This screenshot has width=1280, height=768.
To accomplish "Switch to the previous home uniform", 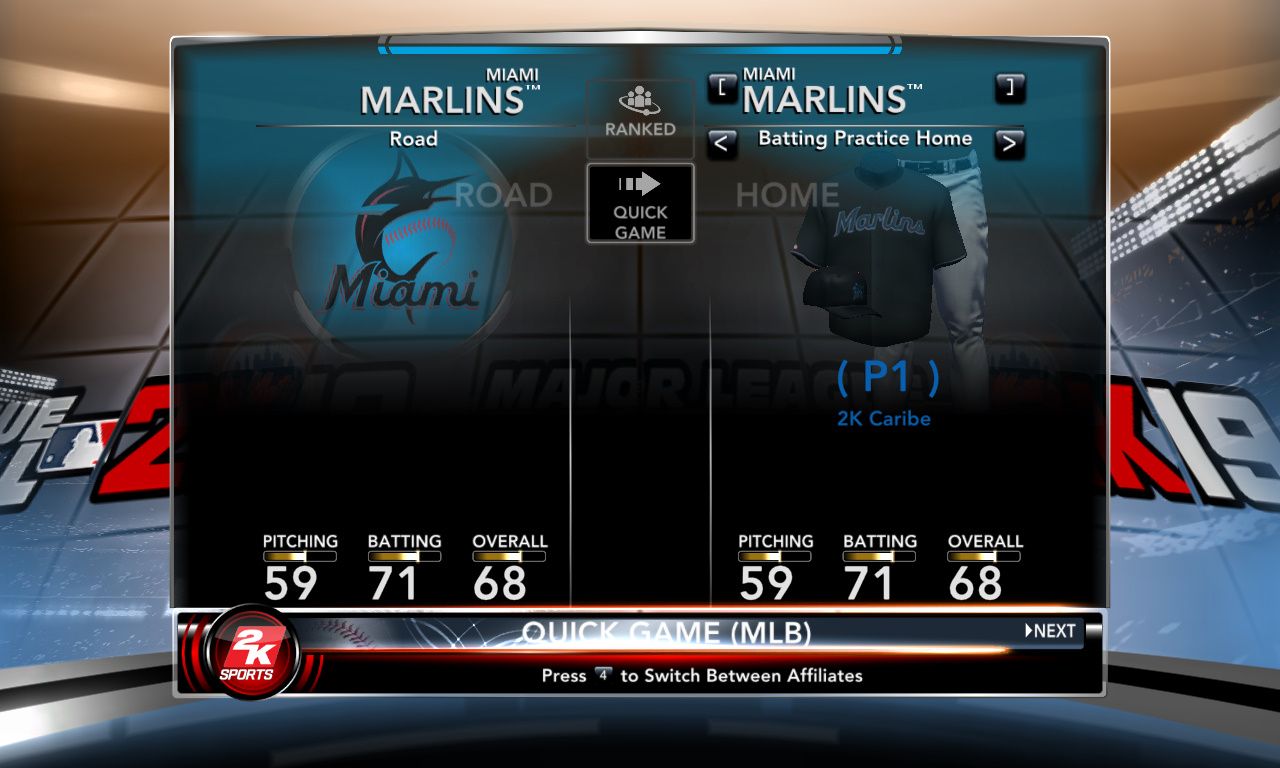I will [721, 144].
